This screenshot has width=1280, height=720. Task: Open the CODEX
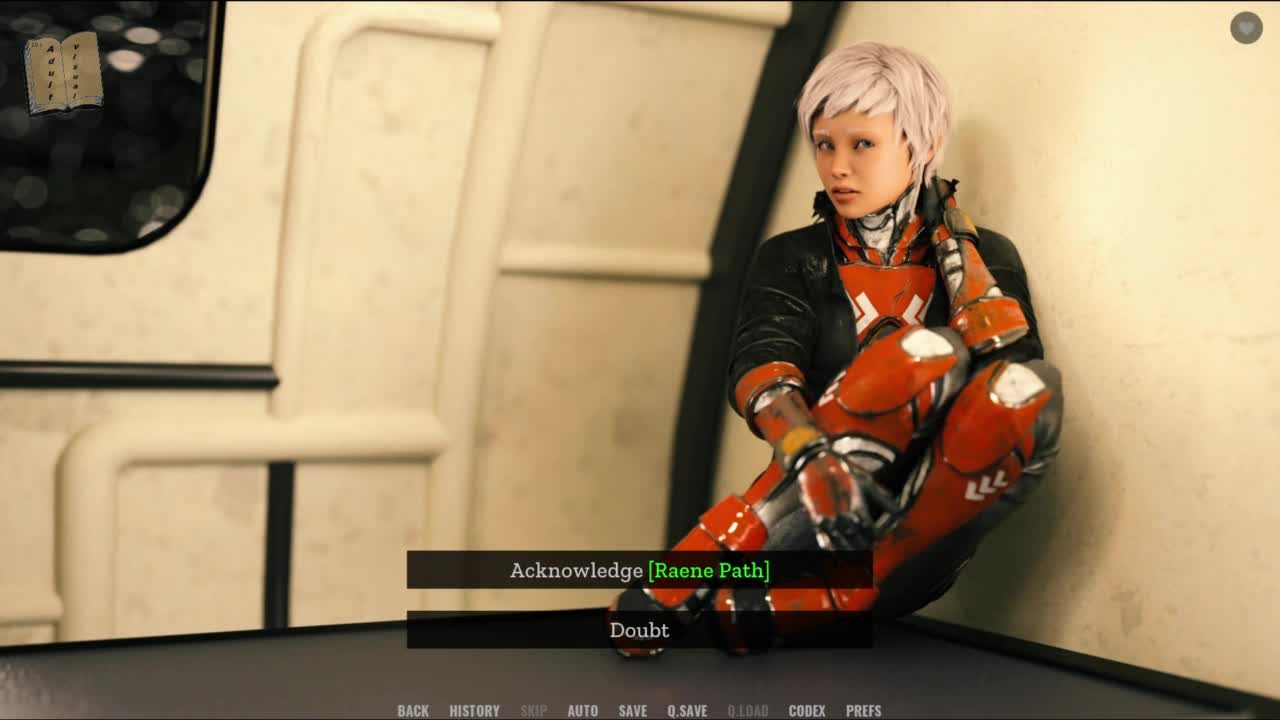point(807,711)
